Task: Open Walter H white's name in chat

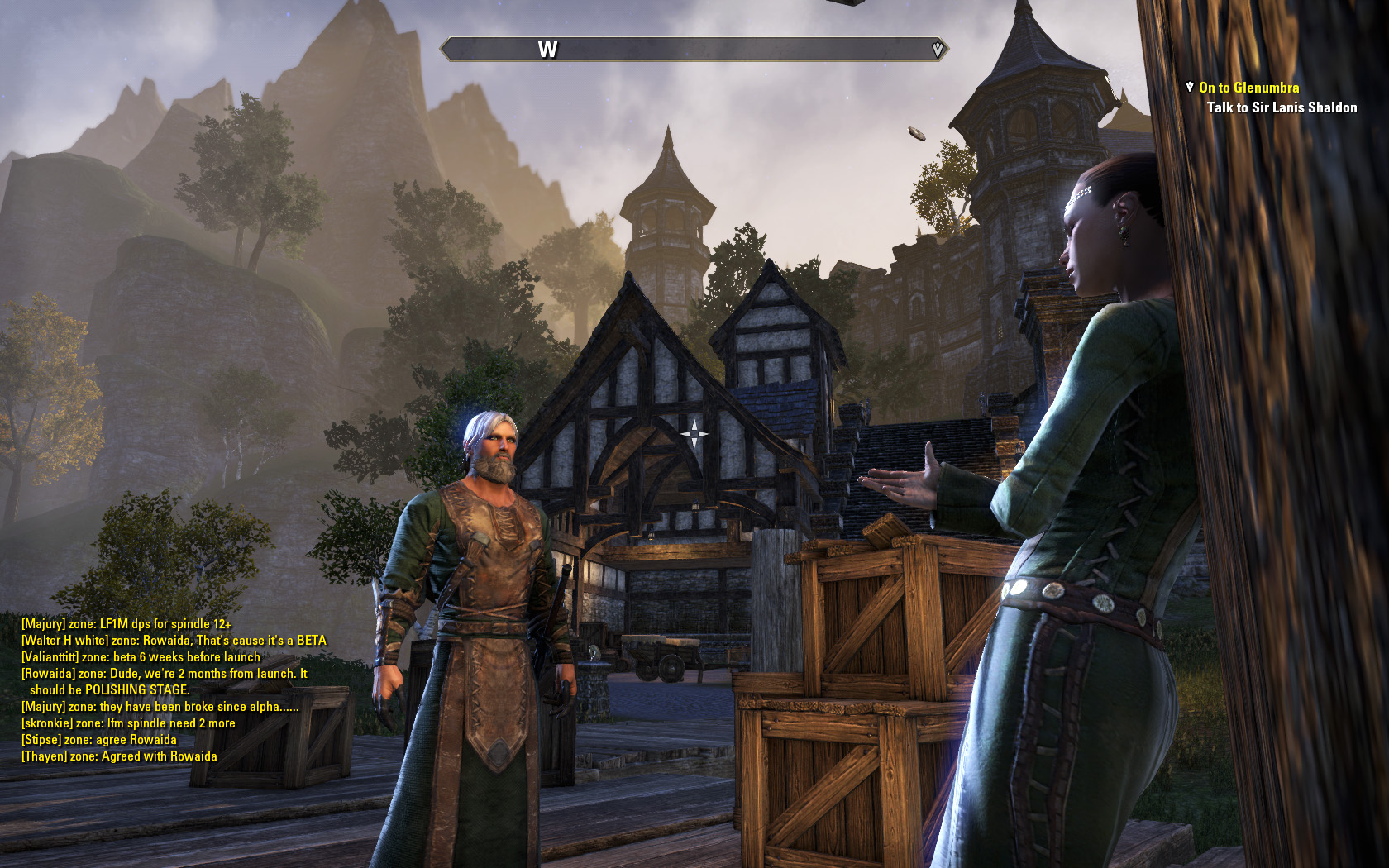Action: tap(64, 641)
